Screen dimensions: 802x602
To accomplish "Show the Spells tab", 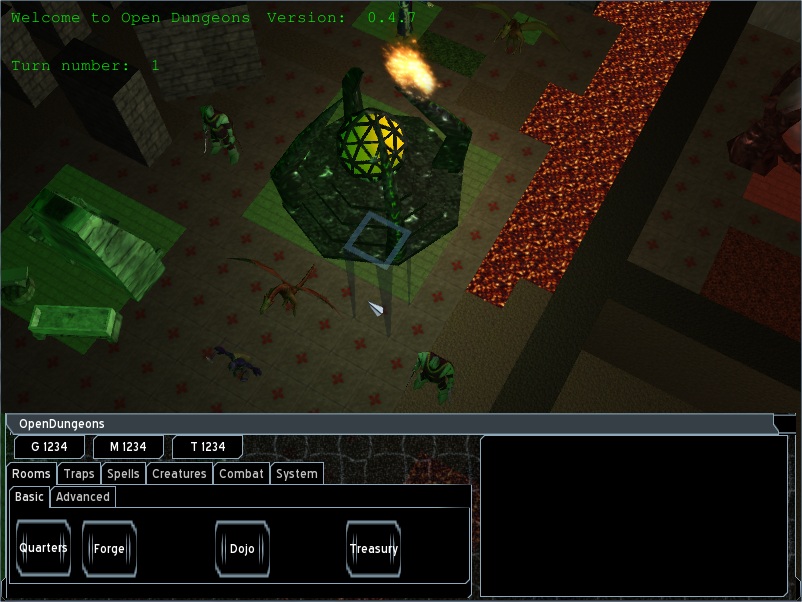I will pyautogui.click(x=123, y=474).
